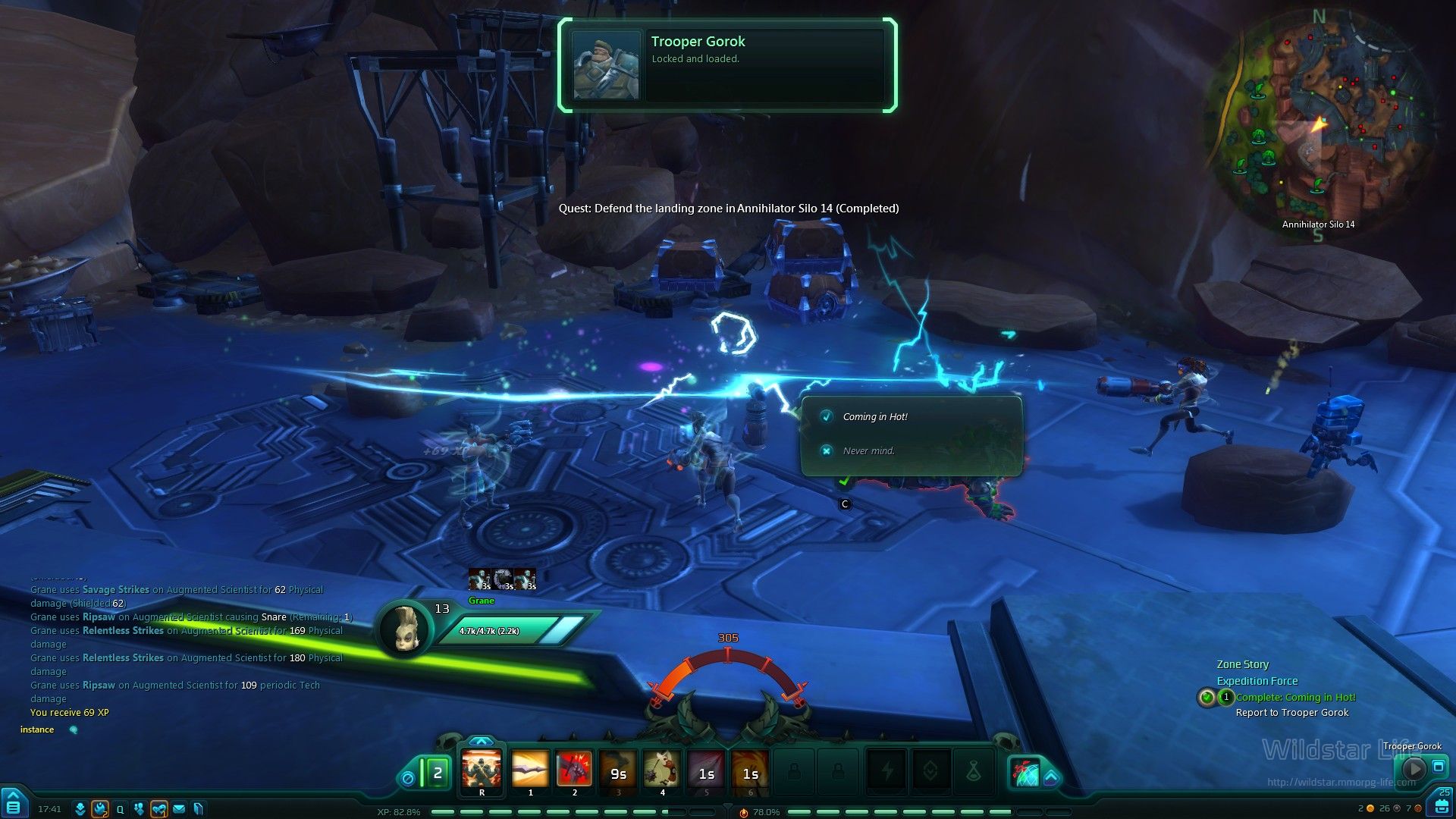This screenshot has height=819, width=1456.
Task: Use the blade slash ability in slot 1
Action: 530,770
